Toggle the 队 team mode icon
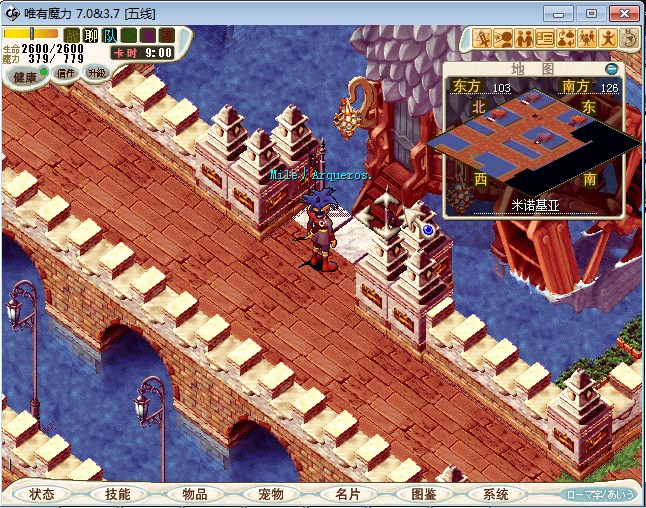Image resolution: width=646 pixels, height=508 pixels. click(110, 35)
